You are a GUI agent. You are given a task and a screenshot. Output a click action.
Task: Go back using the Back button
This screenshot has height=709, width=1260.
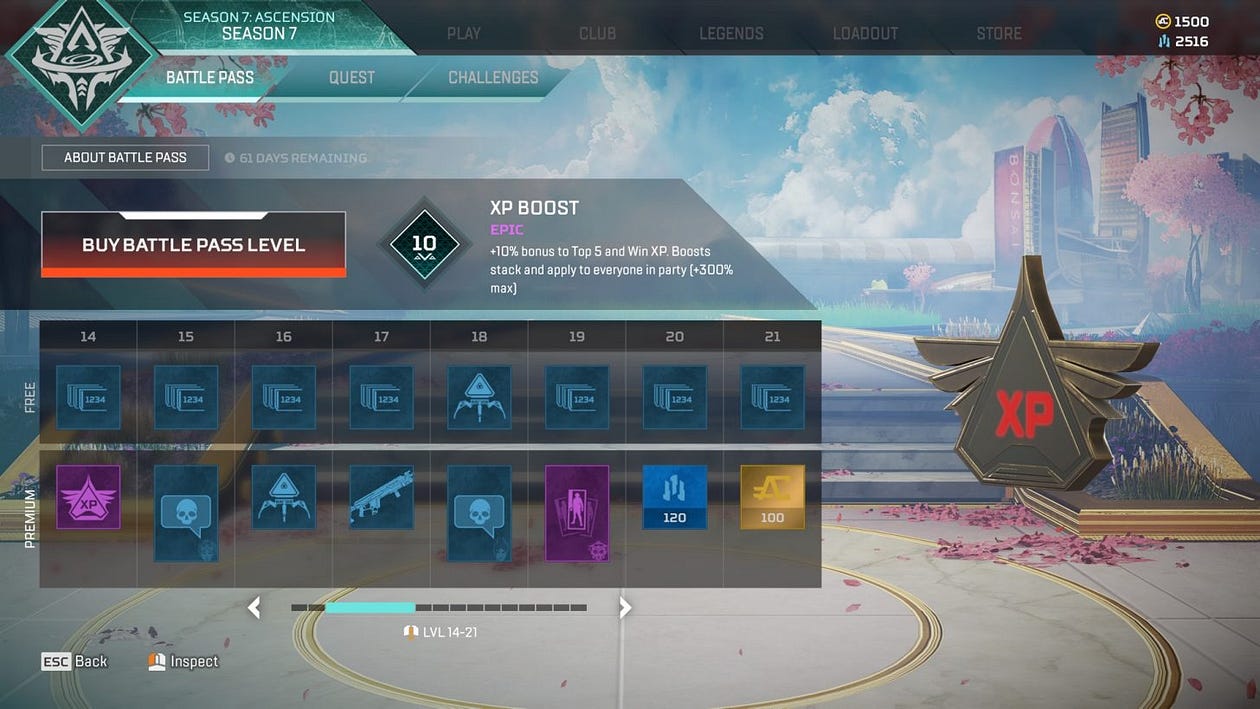coord(74,661)
